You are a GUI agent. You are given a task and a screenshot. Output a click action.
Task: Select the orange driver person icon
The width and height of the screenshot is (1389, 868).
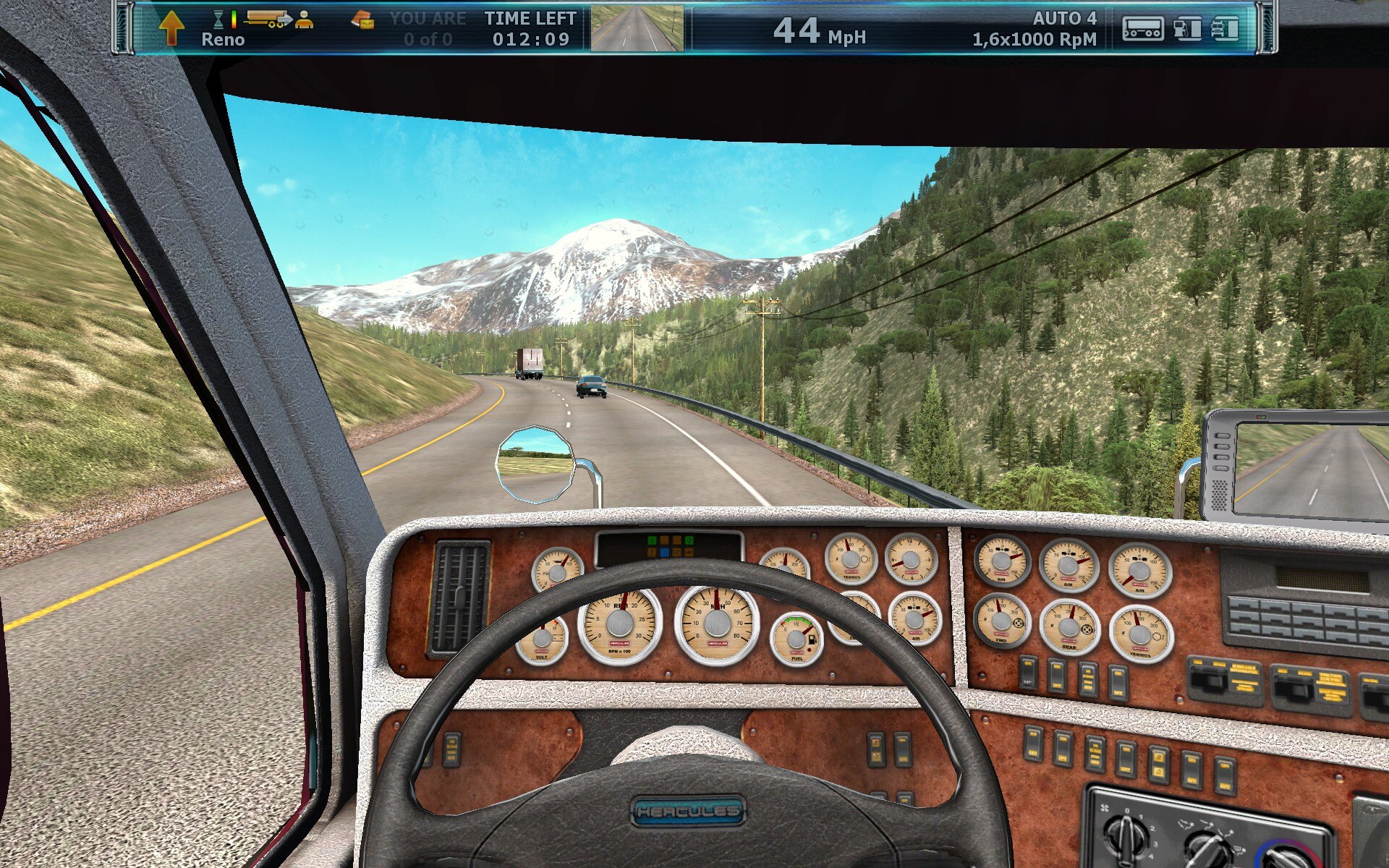click(305, 20)
